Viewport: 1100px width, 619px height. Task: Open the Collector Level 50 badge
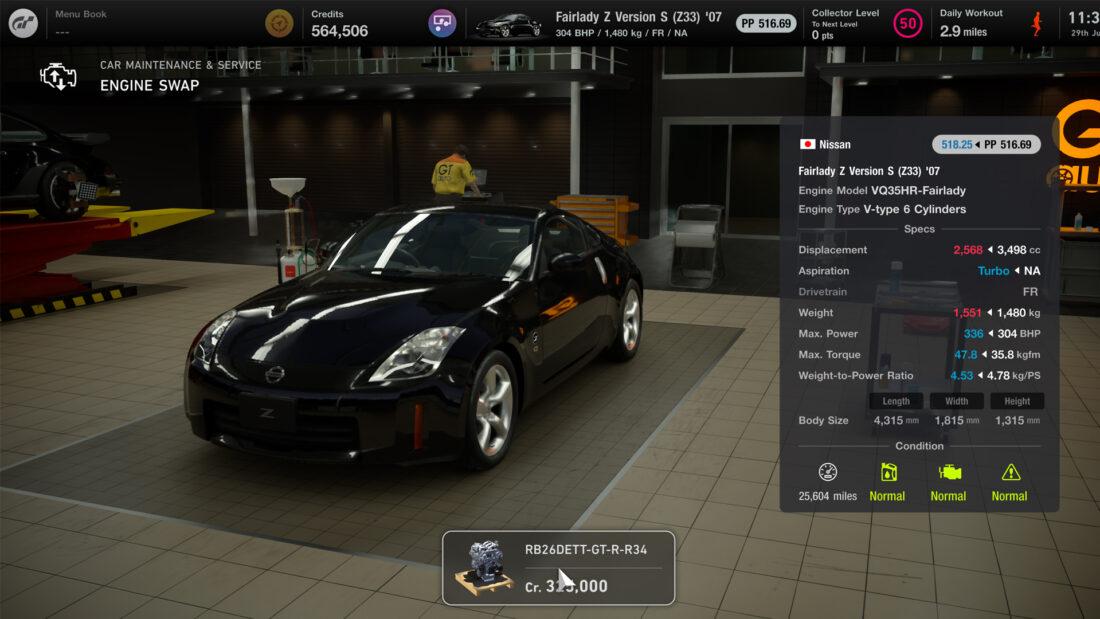click(908, 23)
